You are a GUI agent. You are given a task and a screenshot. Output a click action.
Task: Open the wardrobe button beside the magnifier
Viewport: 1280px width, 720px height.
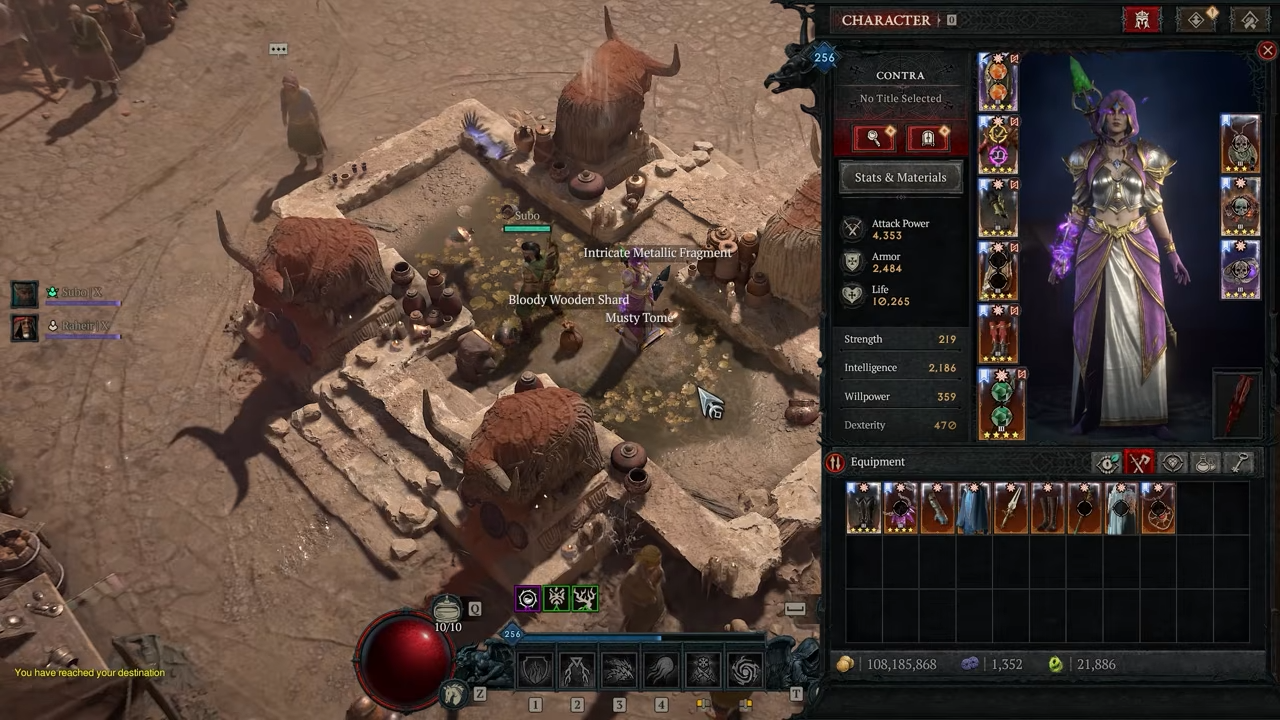(x=928, y=138)
